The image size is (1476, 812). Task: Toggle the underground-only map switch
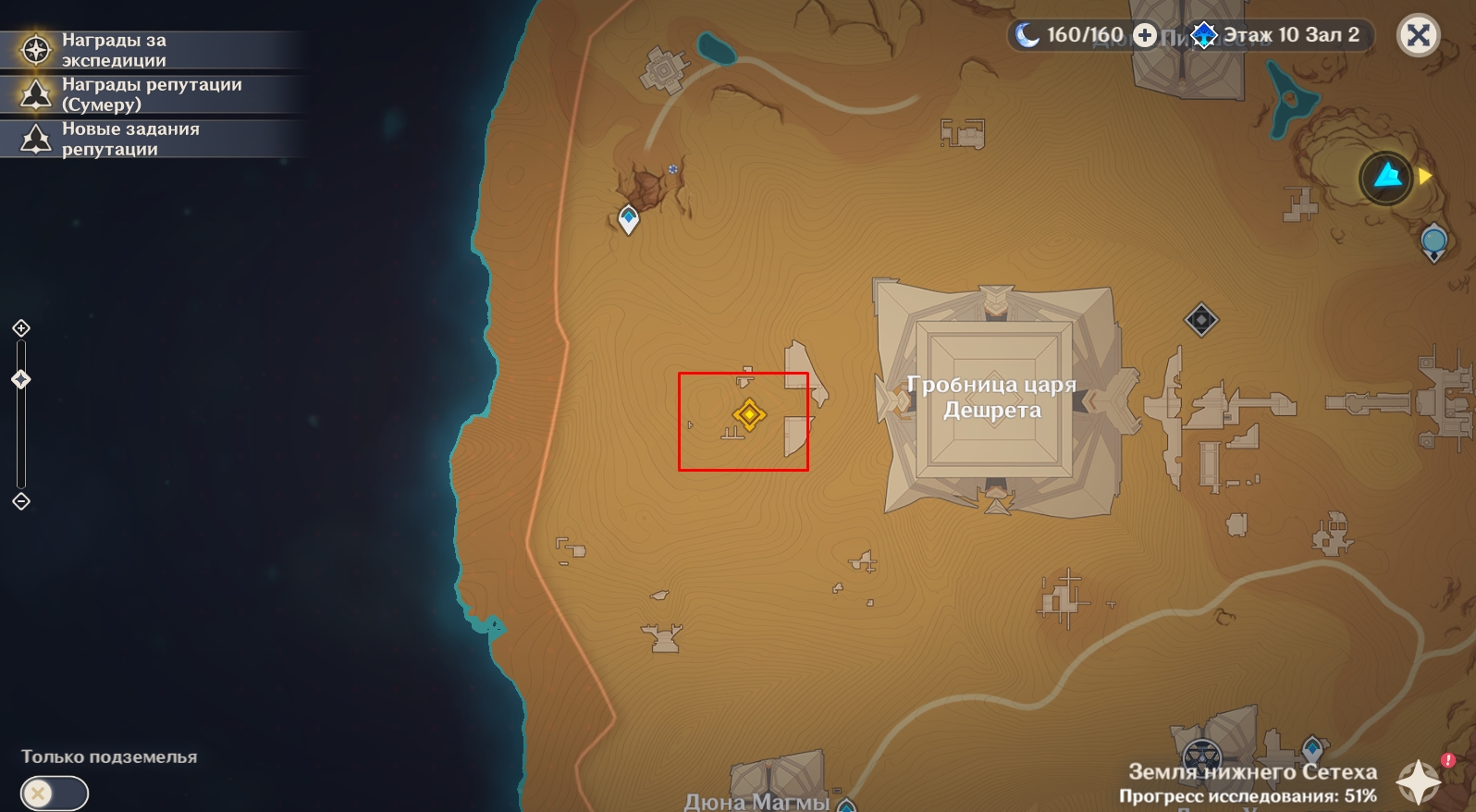click(54, 793)
